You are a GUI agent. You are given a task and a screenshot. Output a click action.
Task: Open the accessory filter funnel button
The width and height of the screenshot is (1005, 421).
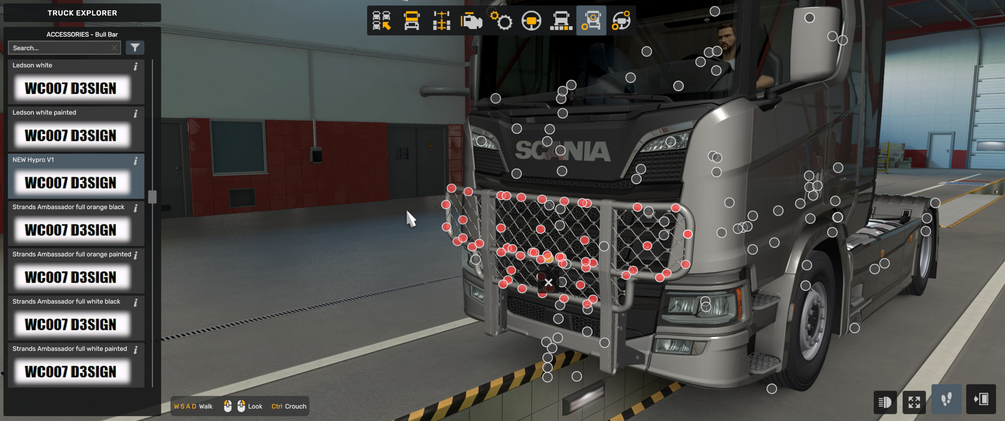135,48
